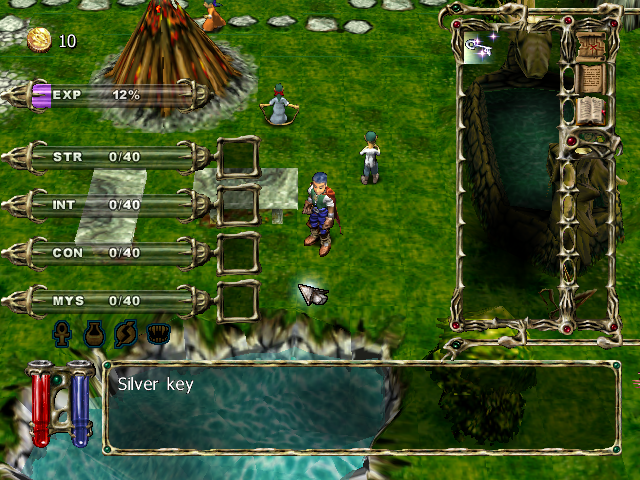Click the lightning bolt icon
The width and height of the screenshot is (640, 480).
pyautogui.click(x=126, y=333)
